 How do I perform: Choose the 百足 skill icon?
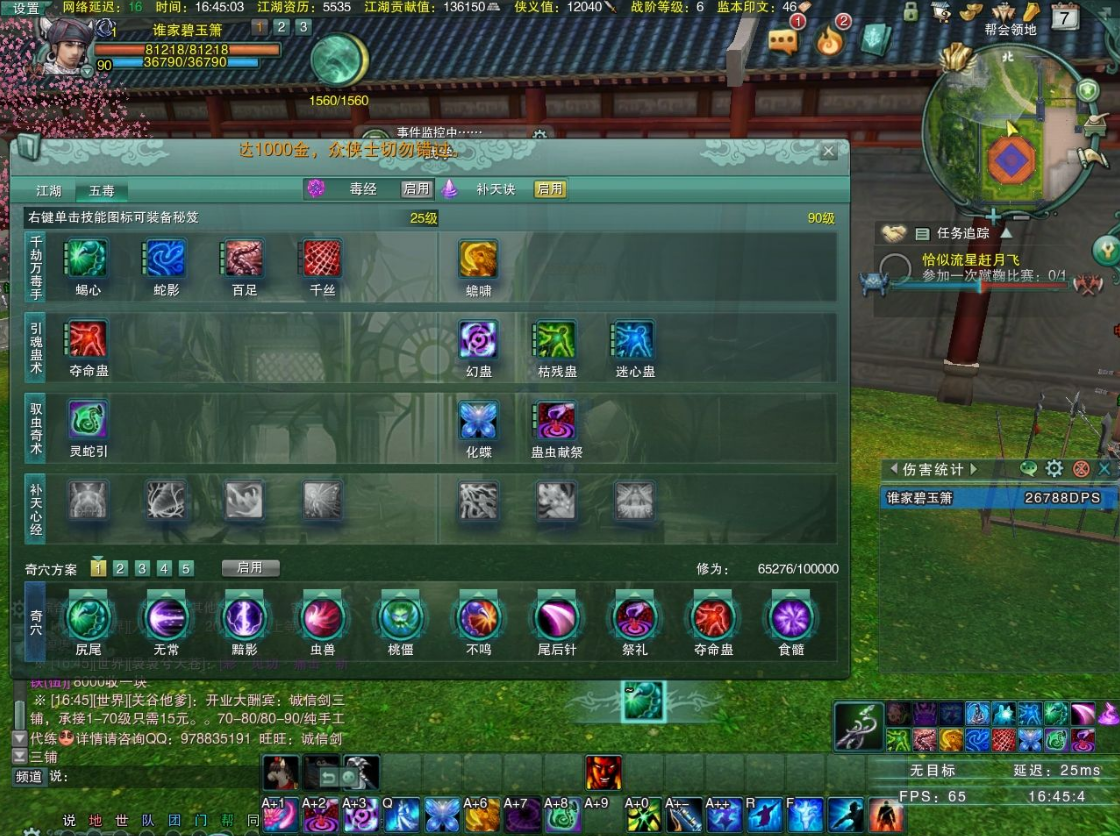[244, 258]
